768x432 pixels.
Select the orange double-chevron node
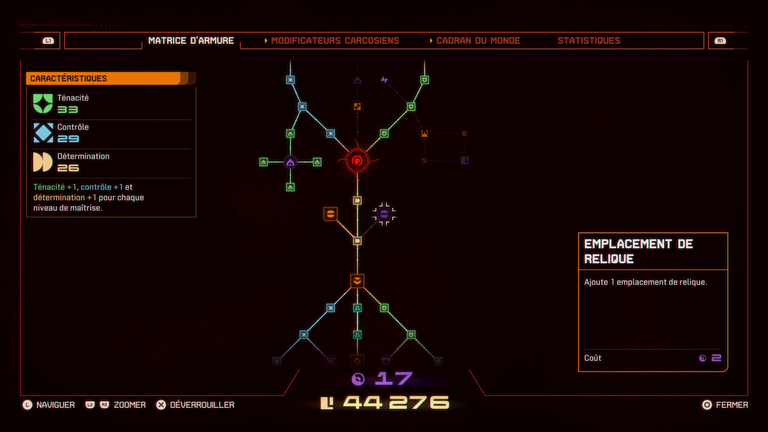[x=357, y=280]
